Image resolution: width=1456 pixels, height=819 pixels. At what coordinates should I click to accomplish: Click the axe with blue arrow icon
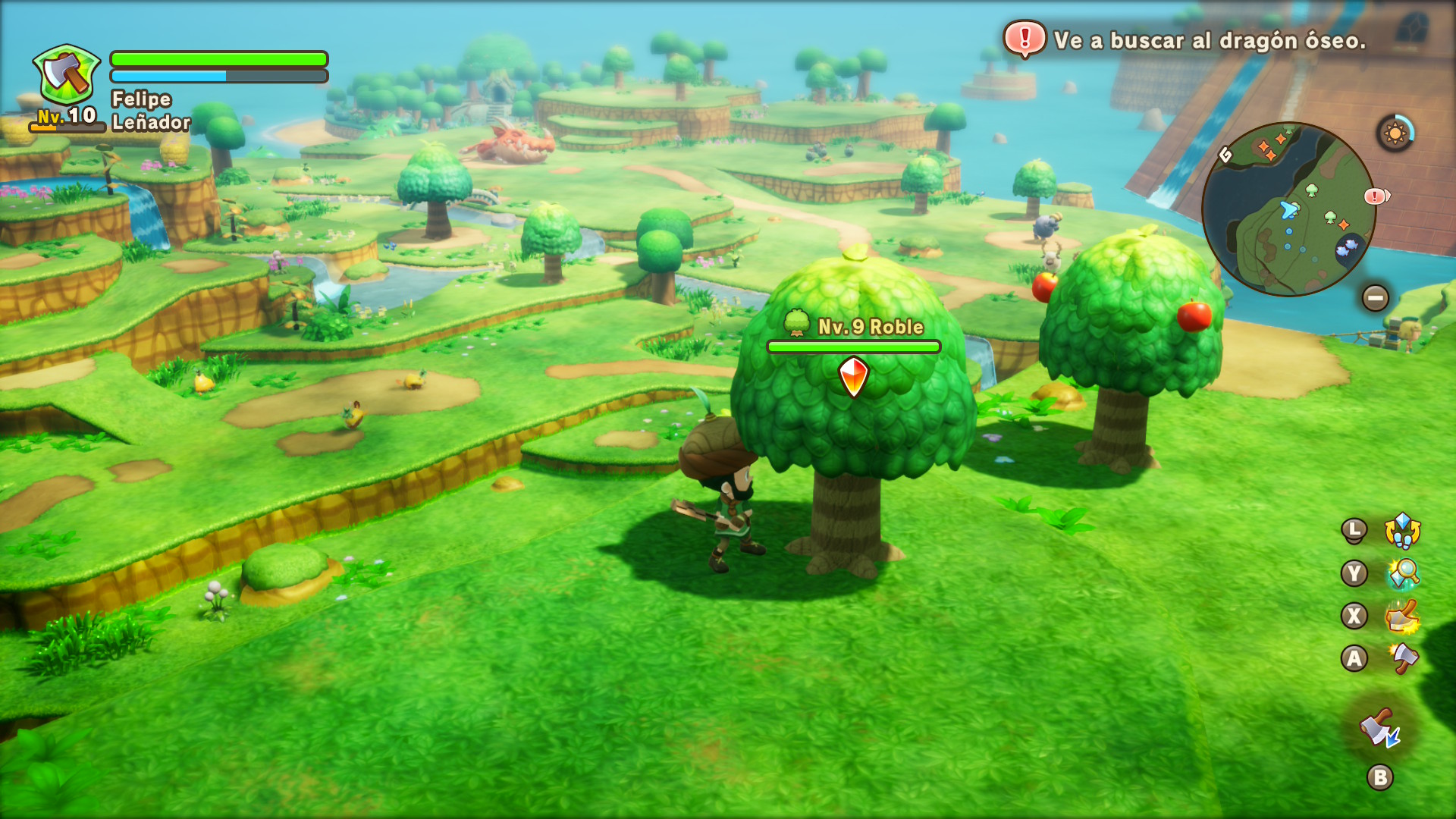pos(1379,729)
